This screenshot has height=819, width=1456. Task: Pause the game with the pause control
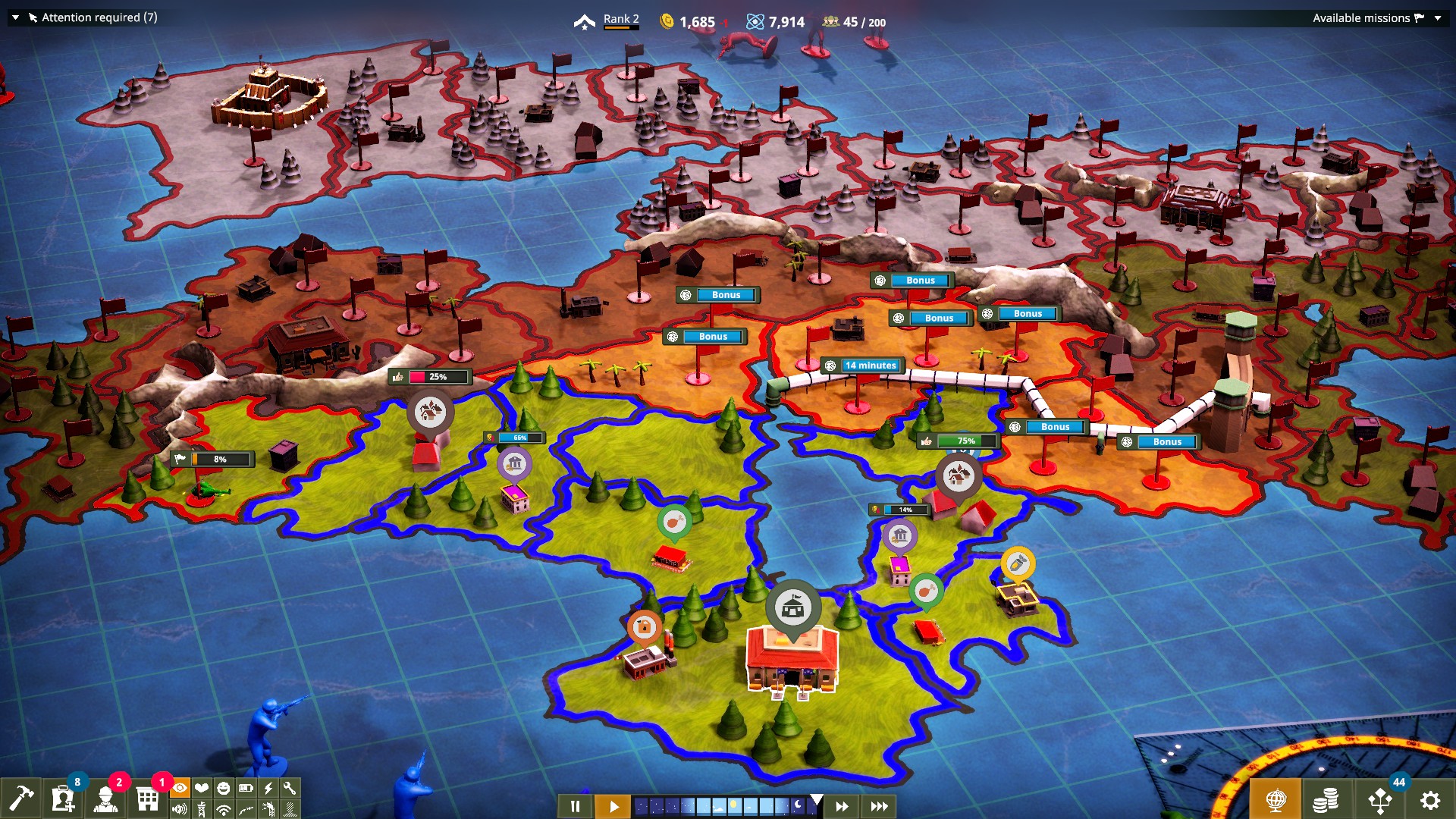(575, 808)
